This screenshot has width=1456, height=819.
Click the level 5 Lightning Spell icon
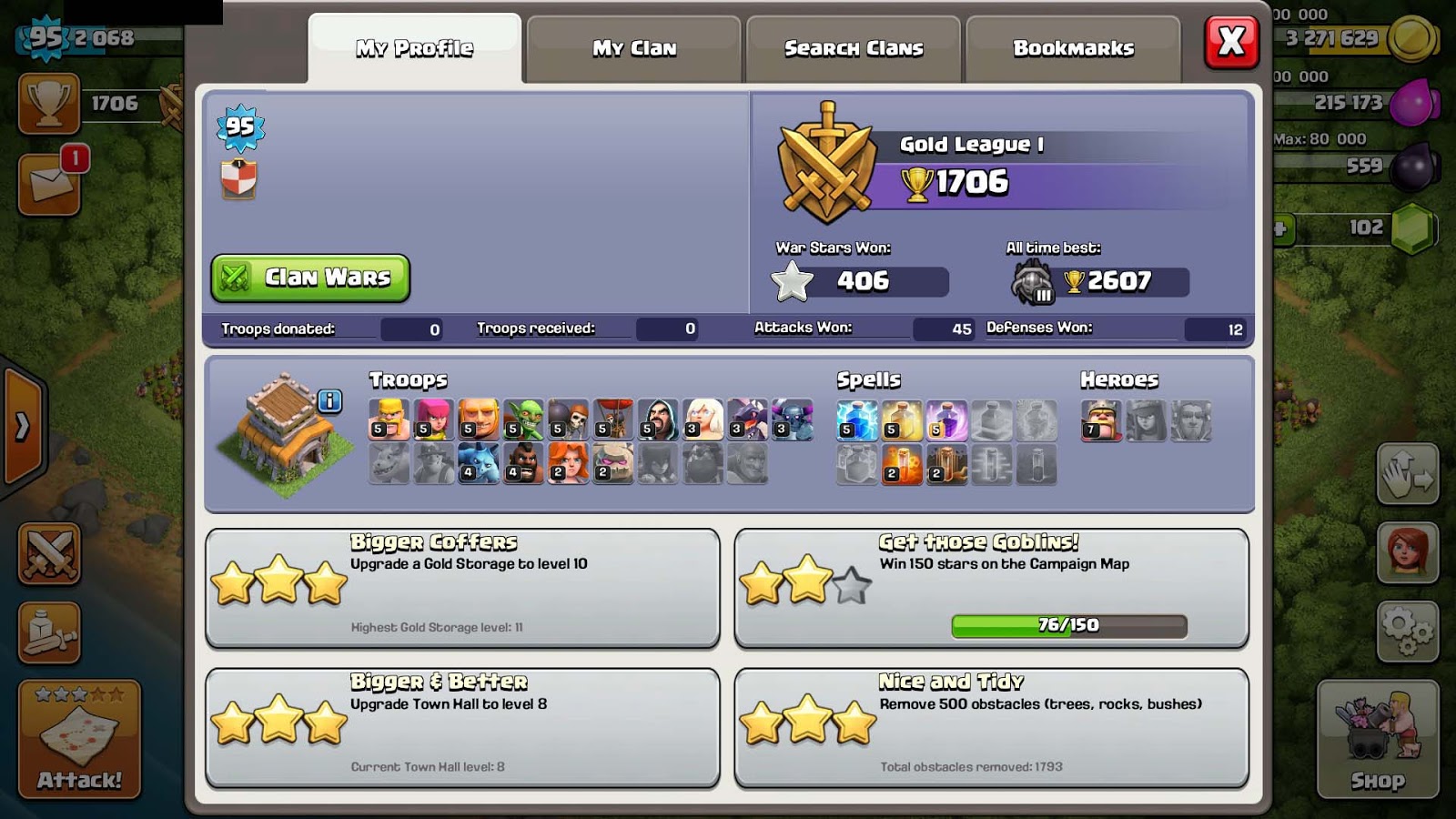[855, 420]
